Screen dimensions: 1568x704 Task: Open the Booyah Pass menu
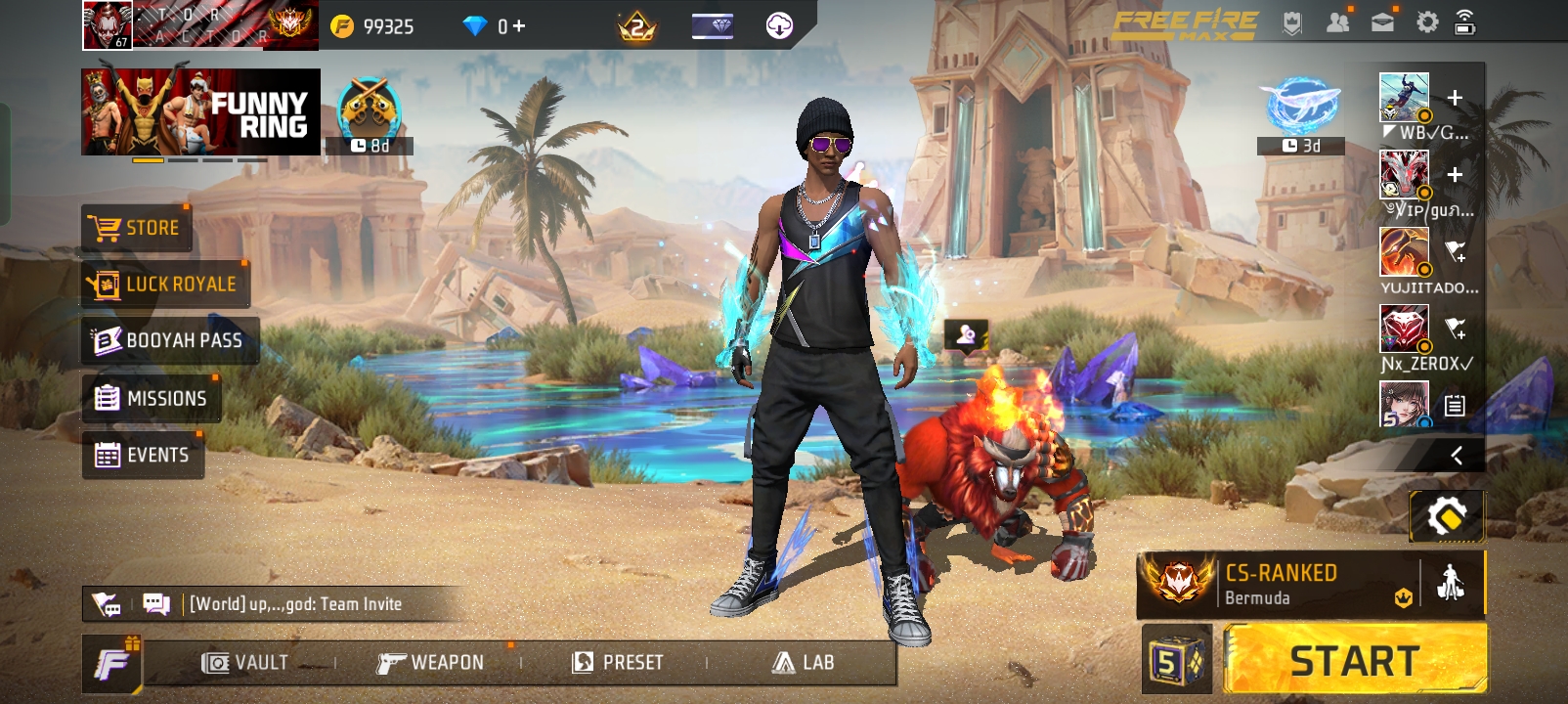tap(168, 340)
